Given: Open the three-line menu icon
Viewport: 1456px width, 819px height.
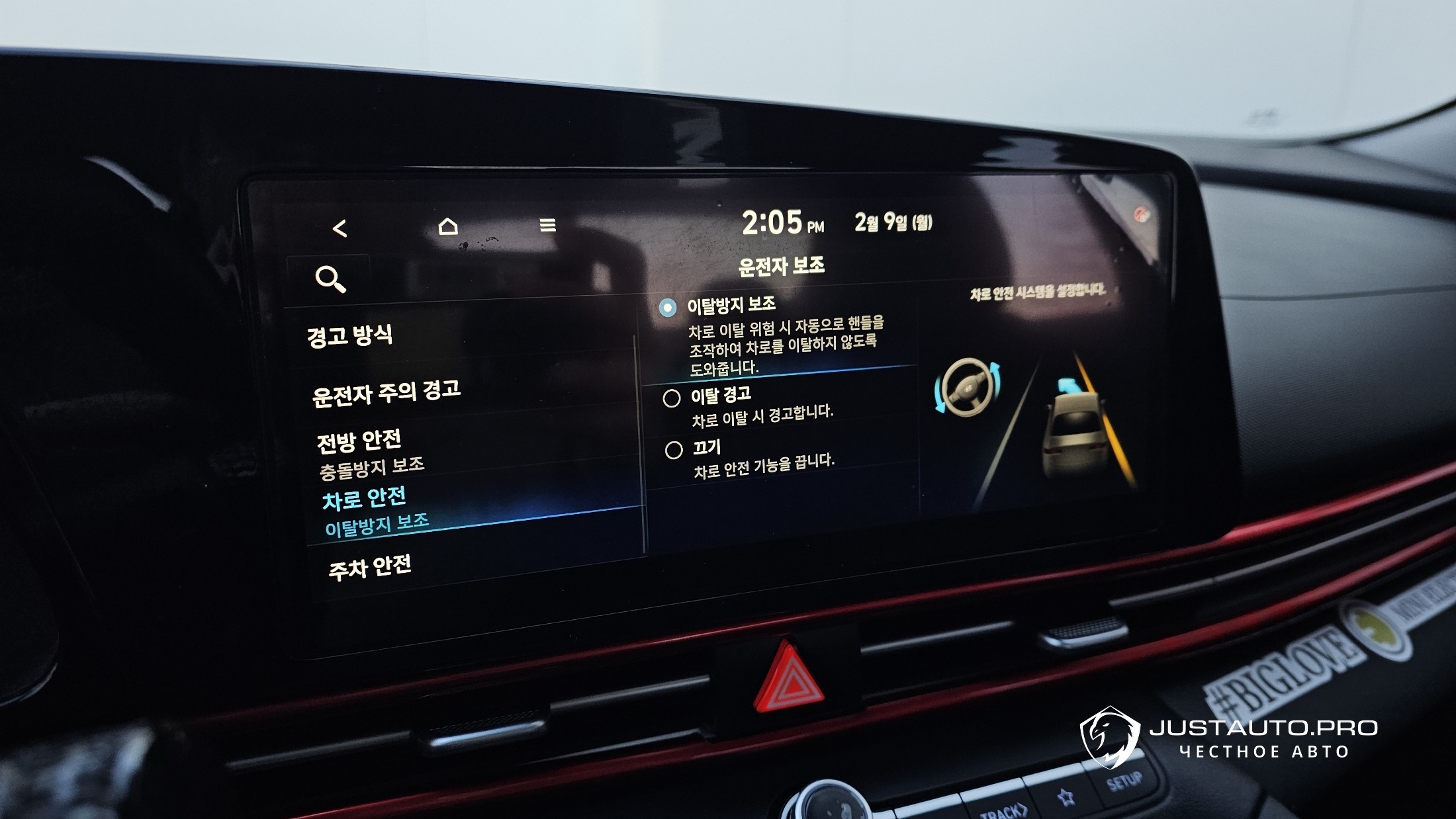Looking at the screenshot, I should pyautogui.click(x=547, y=226).
